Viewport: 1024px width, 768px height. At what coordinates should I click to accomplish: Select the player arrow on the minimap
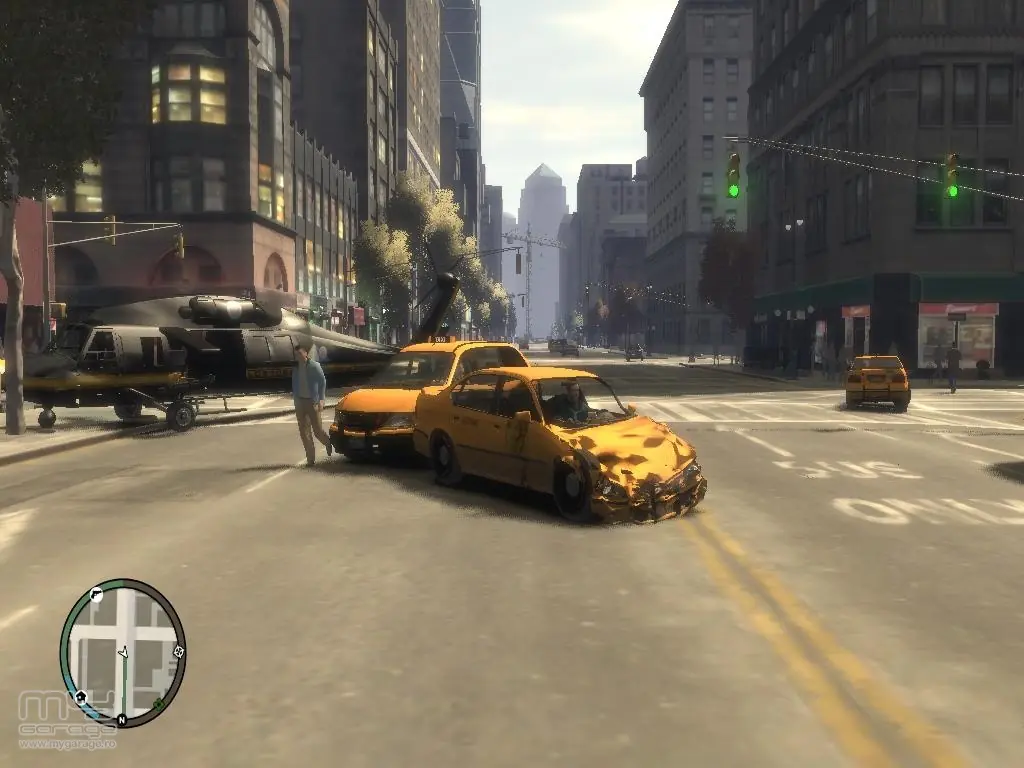(124, 652)
